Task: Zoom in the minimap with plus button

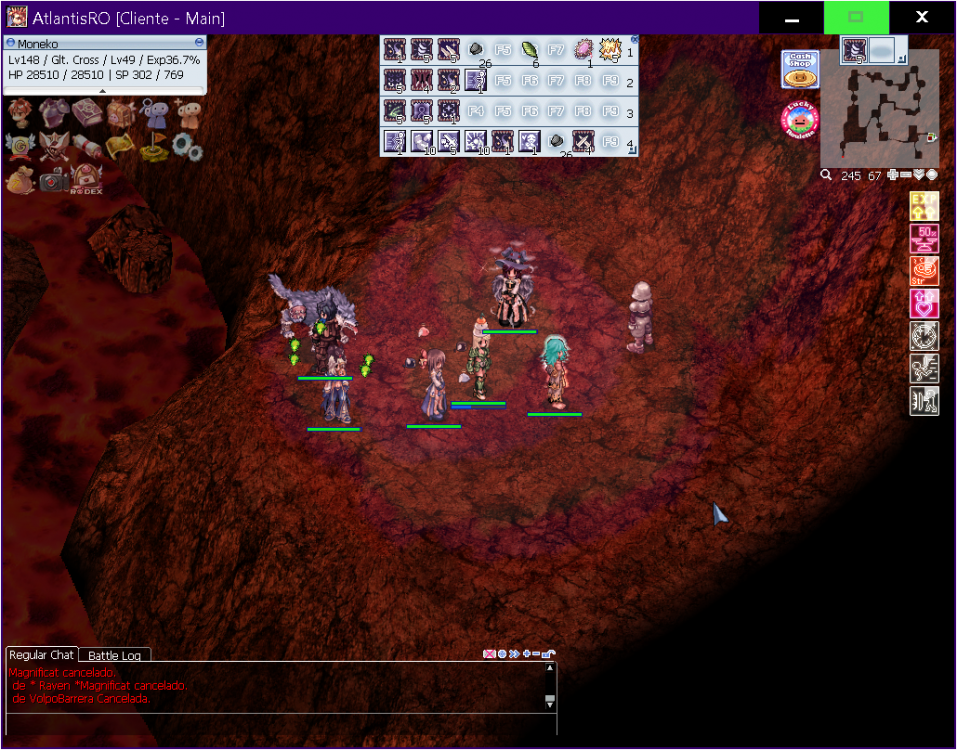Action: coord(892,175)
